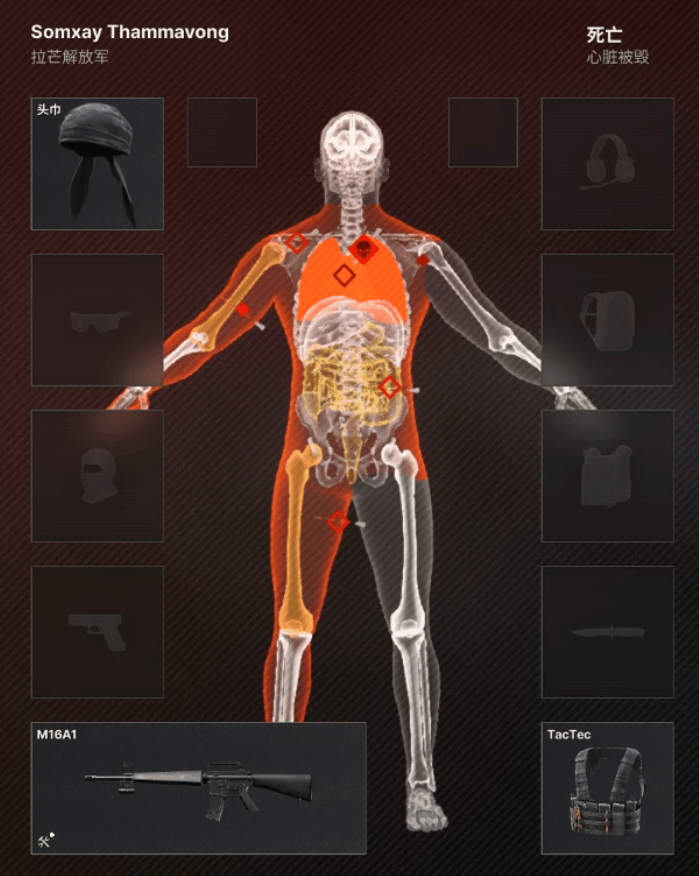The height and width of the screenshot is (876, 699).
Task: Select the 头巾 bandana head slot
Action: 97,164
